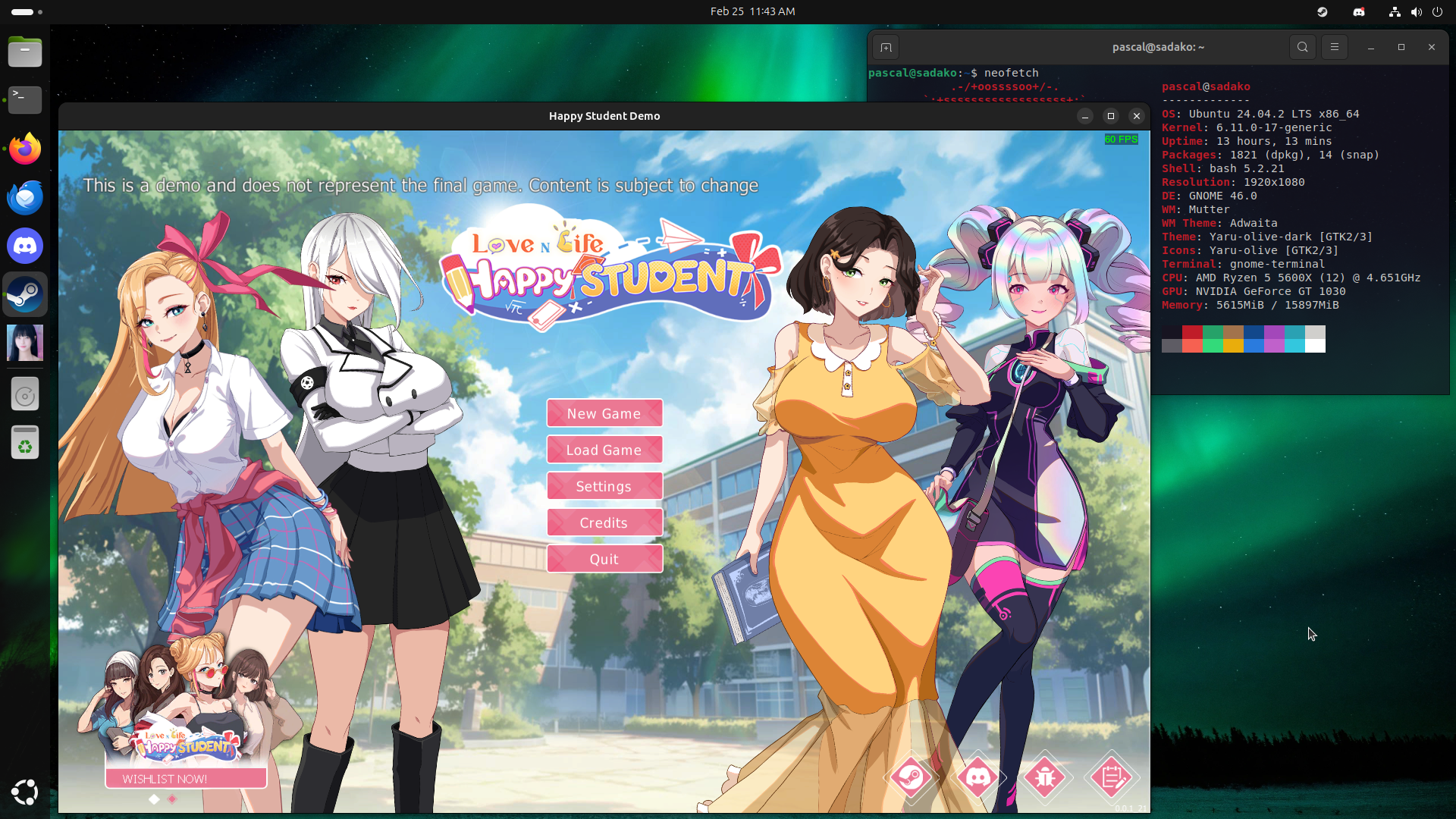Launch Firefox from the dock
The image size is (1456, 819).
[x=25, y=149]
